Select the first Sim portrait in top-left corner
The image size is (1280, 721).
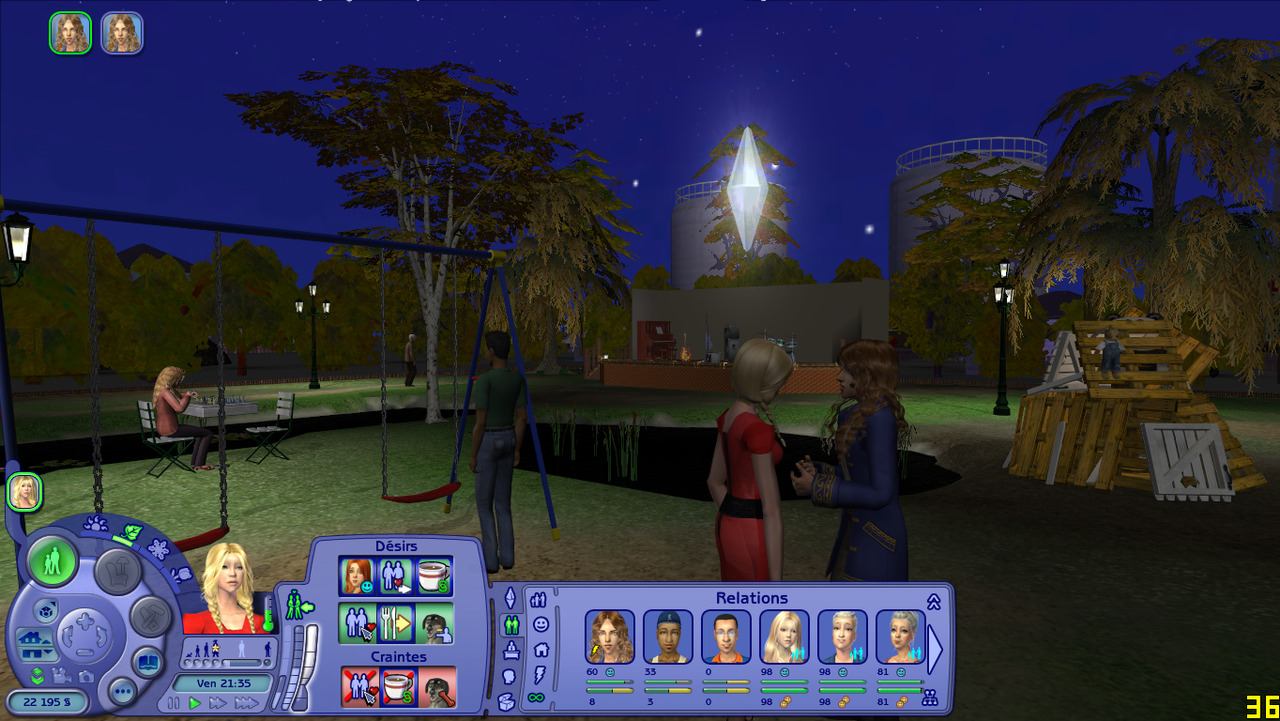tap(70, 33)
